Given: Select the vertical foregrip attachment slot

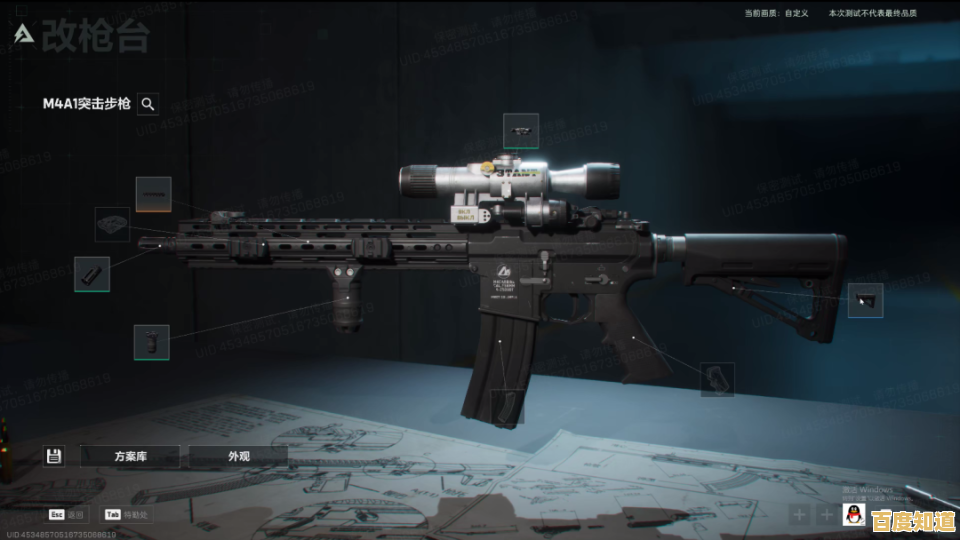Looking at the screenshot, I should click(x=152, y=342).
